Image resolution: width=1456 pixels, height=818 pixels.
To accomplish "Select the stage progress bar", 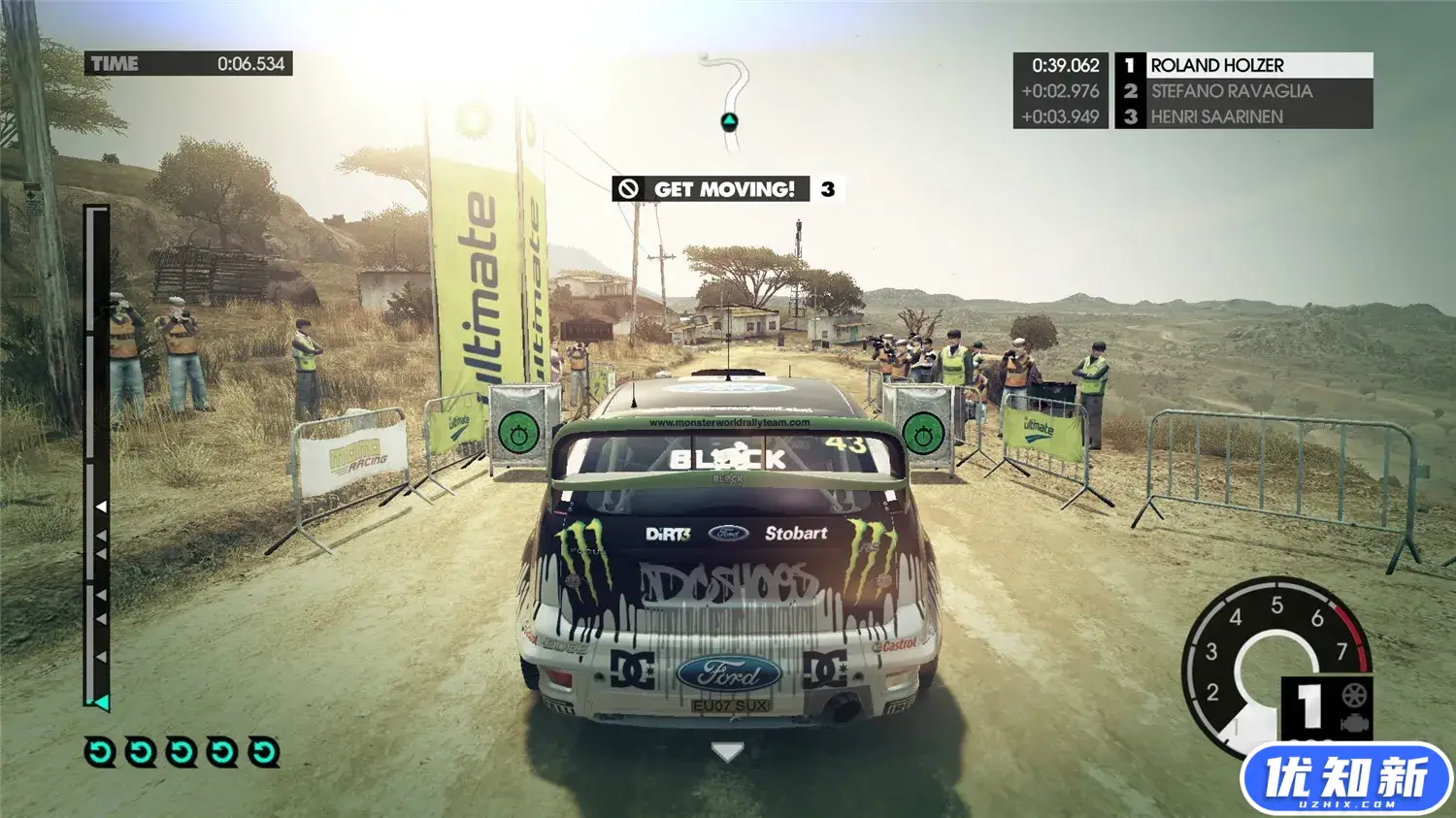I will pyautogui.click(x=97, y=456).
